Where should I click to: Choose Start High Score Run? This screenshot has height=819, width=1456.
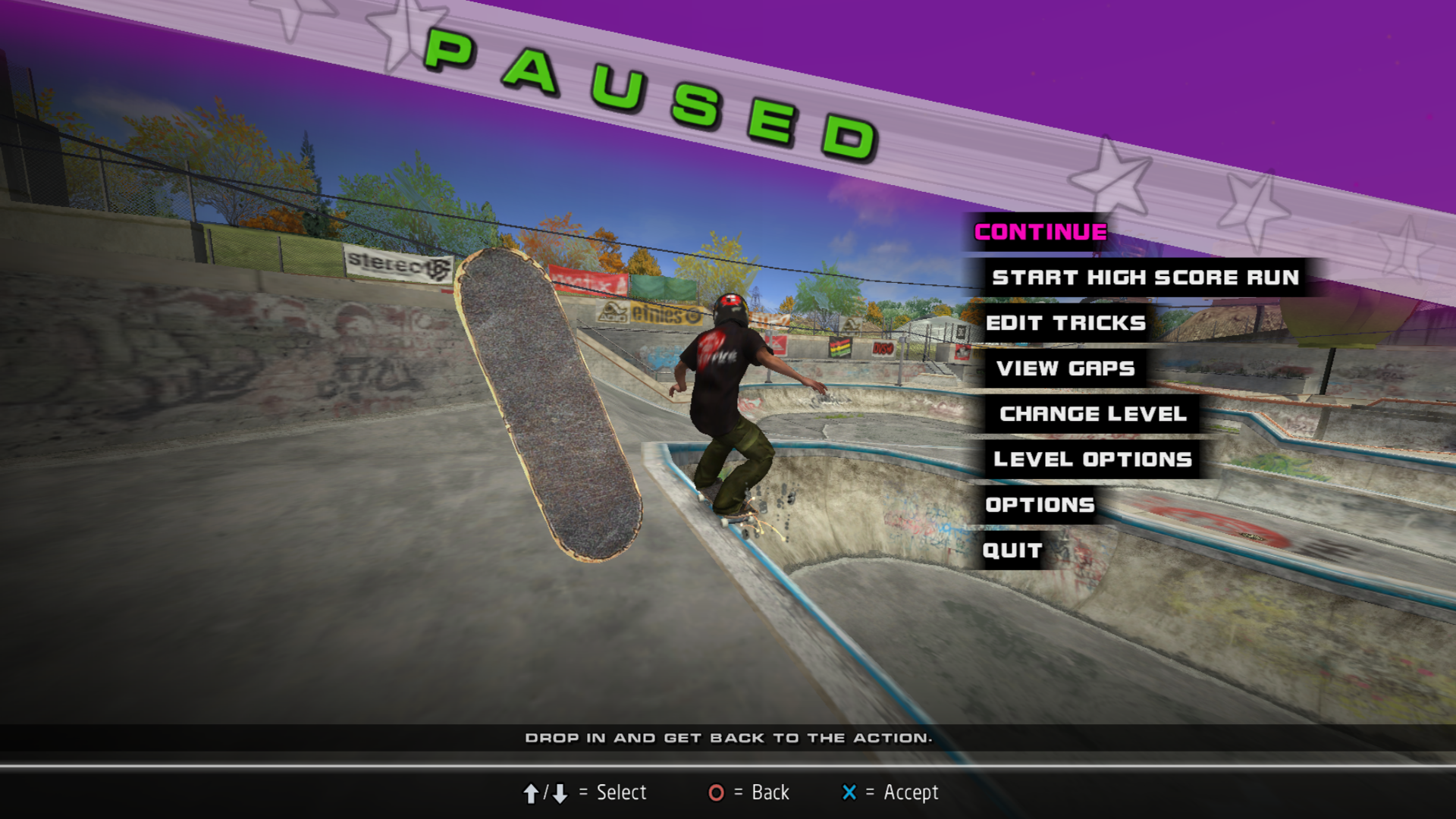point(1145,278)
